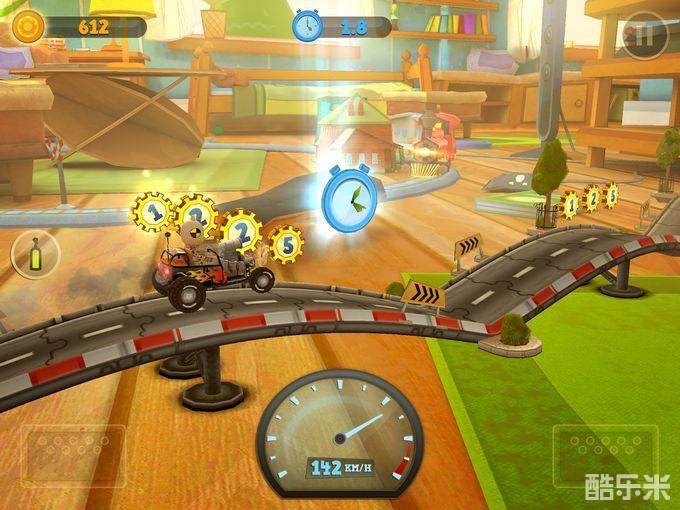Tap the left pedal control

coord(74,456)
